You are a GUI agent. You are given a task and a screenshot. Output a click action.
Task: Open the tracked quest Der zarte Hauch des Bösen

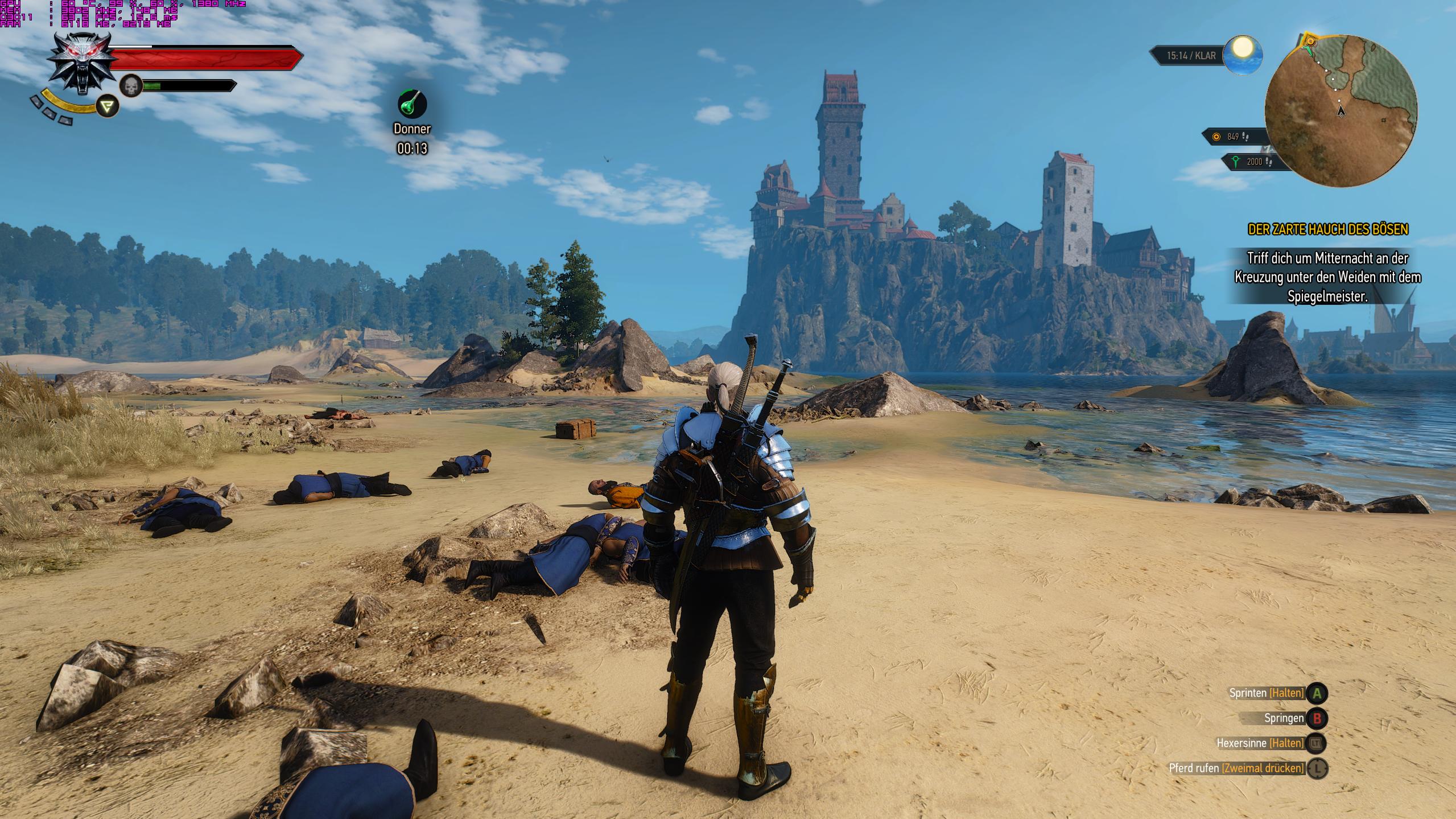[1328, 229]
